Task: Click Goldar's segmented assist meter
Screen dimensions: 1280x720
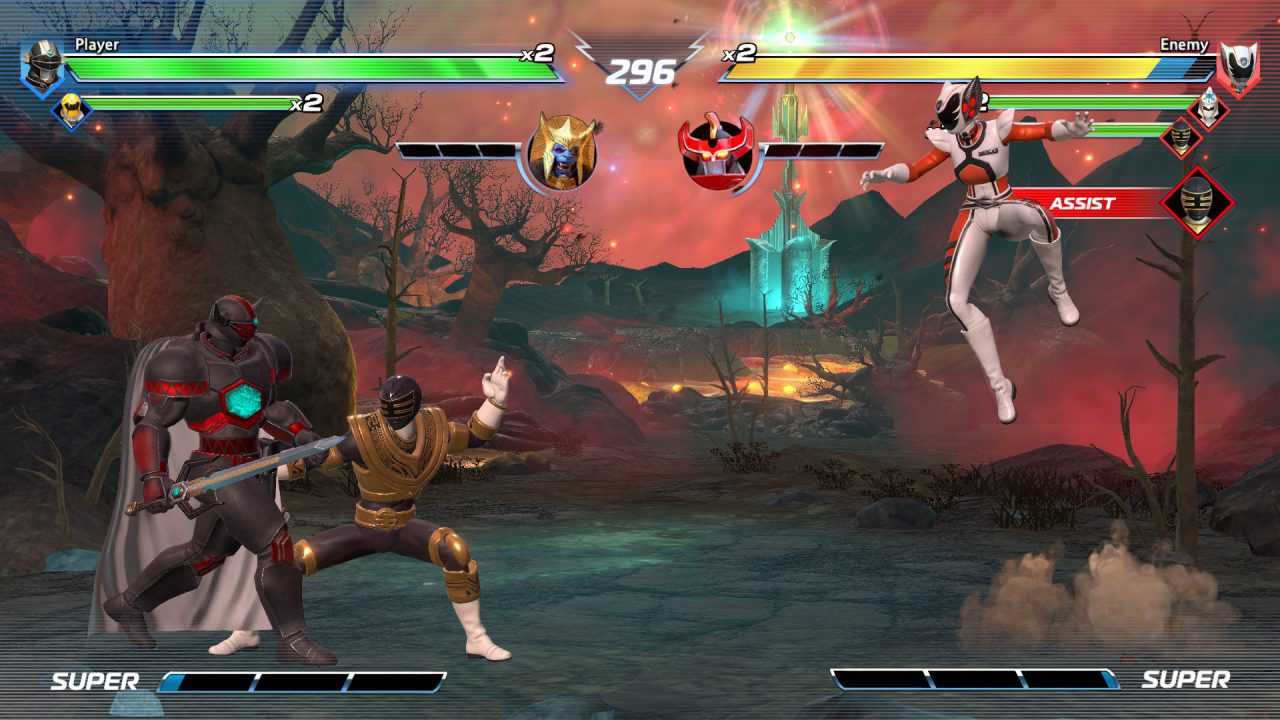Action: pos(455,152)
